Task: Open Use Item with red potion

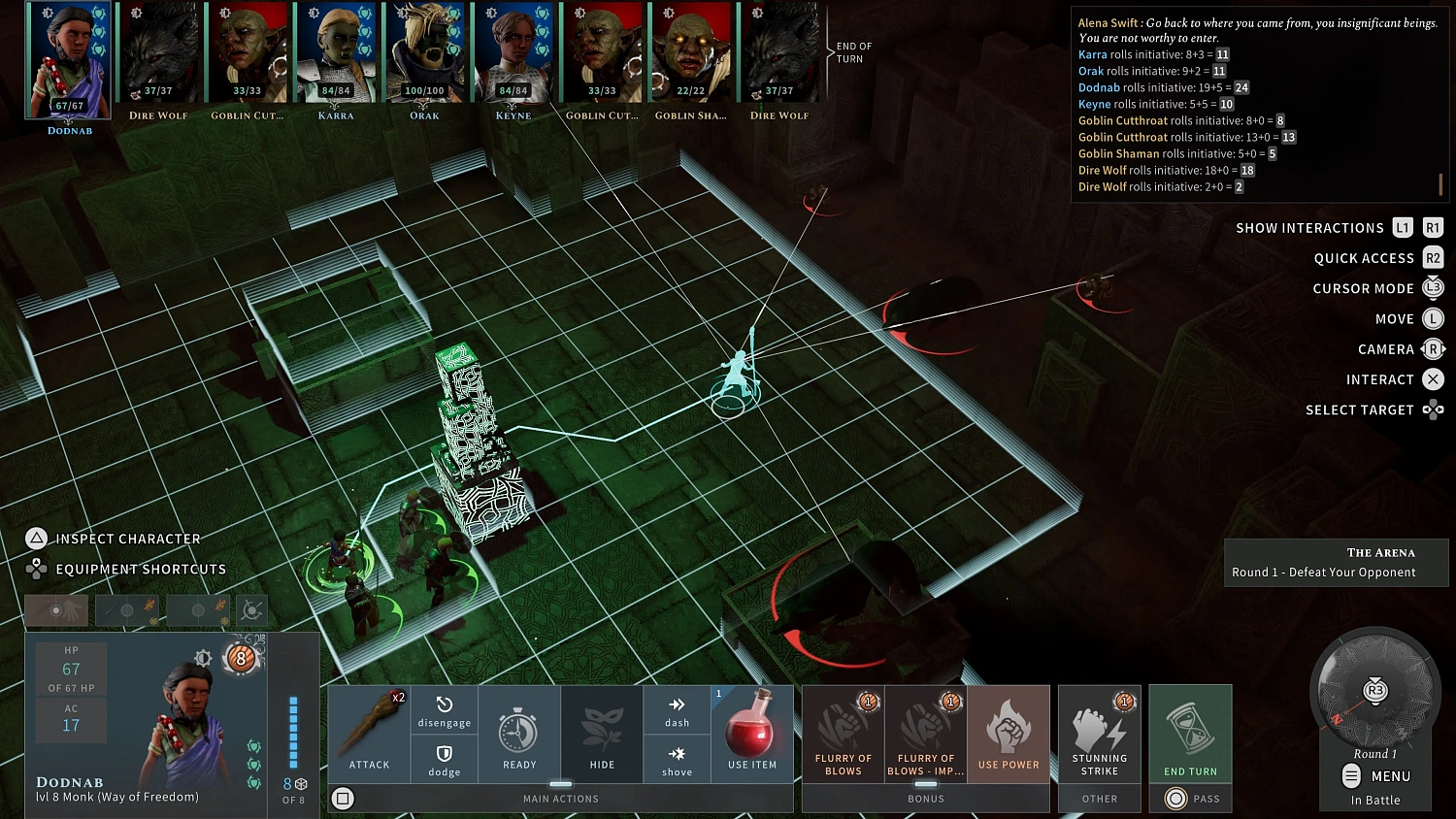Action: [752, 733]
